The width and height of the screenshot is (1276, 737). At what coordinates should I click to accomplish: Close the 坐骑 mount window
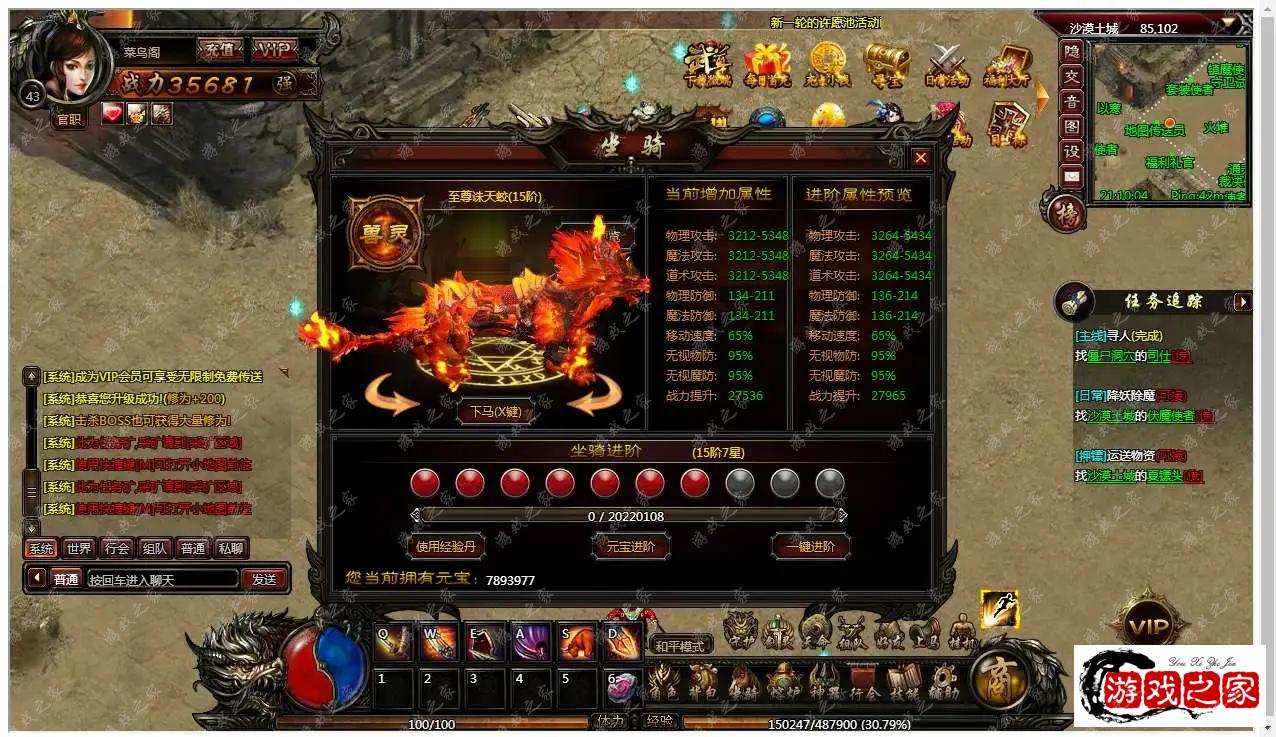(920, 158)
